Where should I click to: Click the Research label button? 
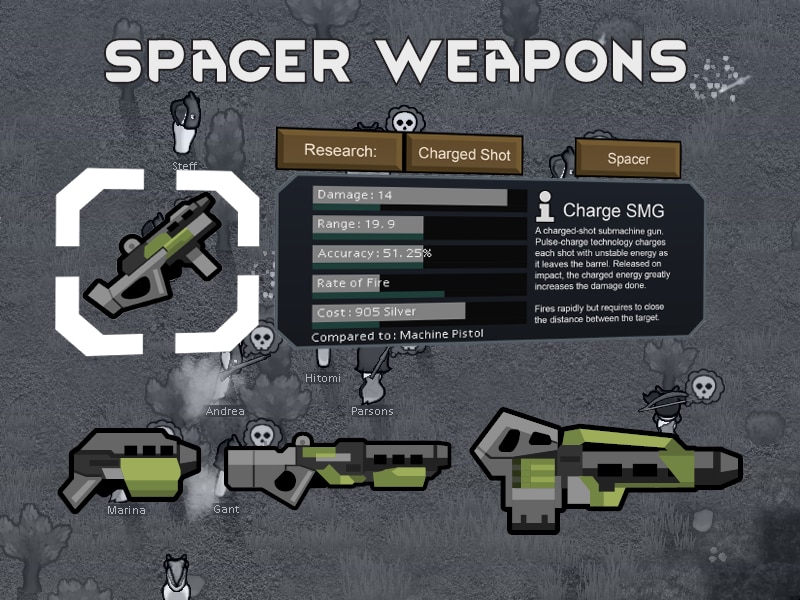(x=338, y=151)
